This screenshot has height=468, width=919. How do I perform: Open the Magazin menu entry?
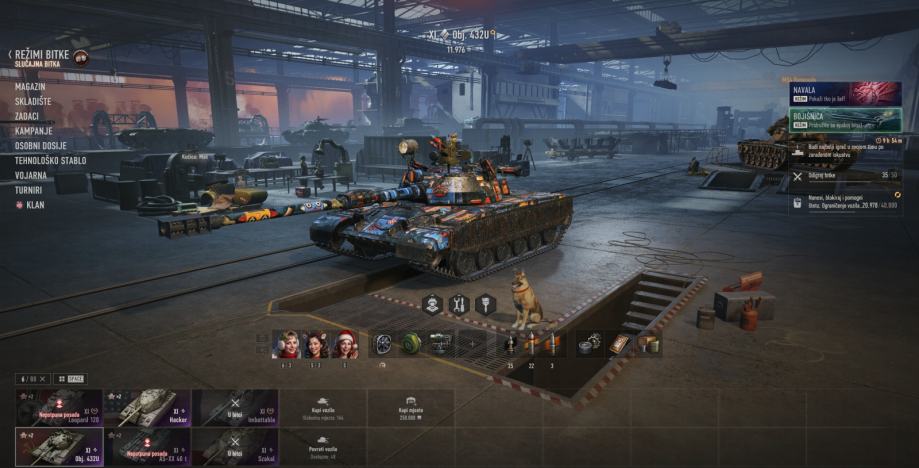[30, 87]
